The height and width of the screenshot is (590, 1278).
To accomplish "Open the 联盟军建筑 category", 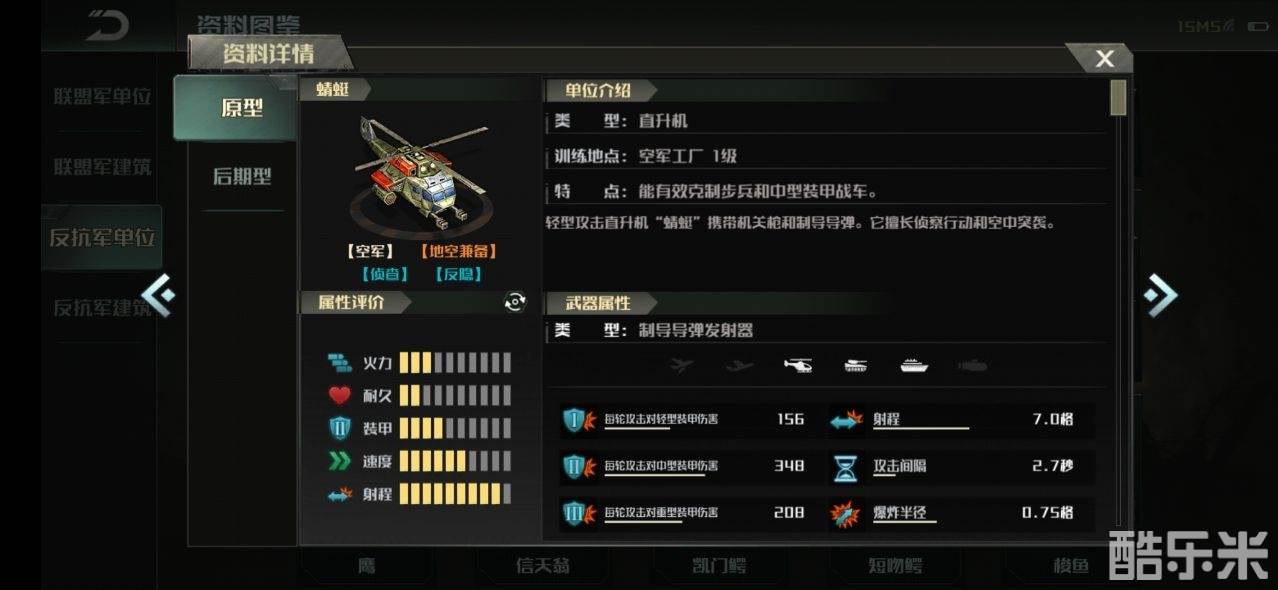I will coord(102,167).
